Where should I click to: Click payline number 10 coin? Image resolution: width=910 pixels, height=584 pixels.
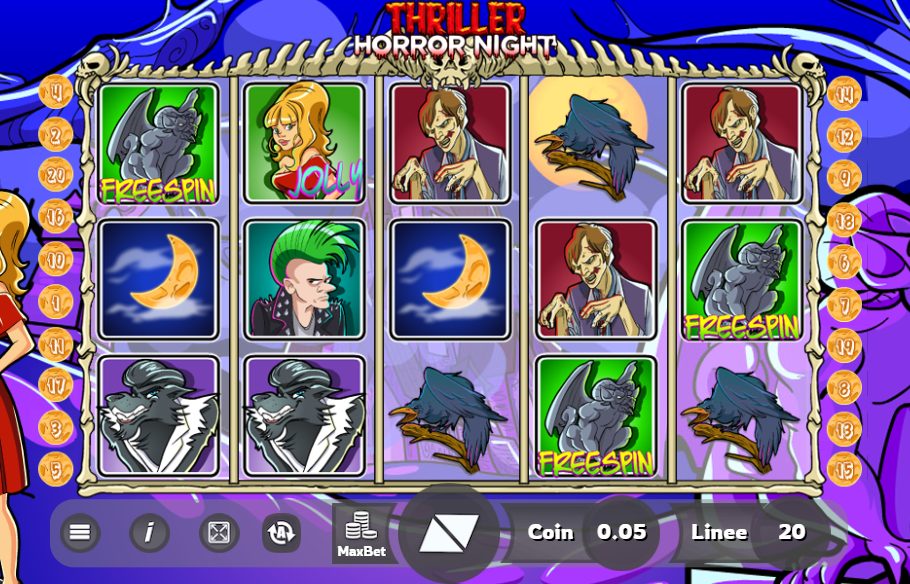click(x=56, y=259)
